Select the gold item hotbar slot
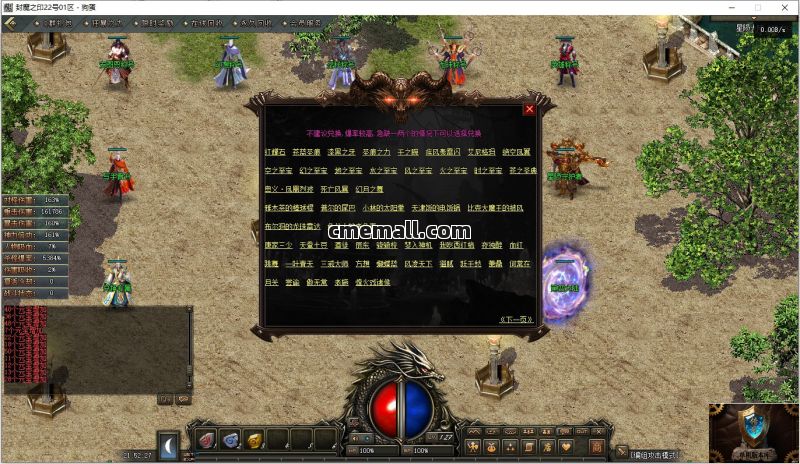Screen dimensions: 800x464 (x=254, y=439)
